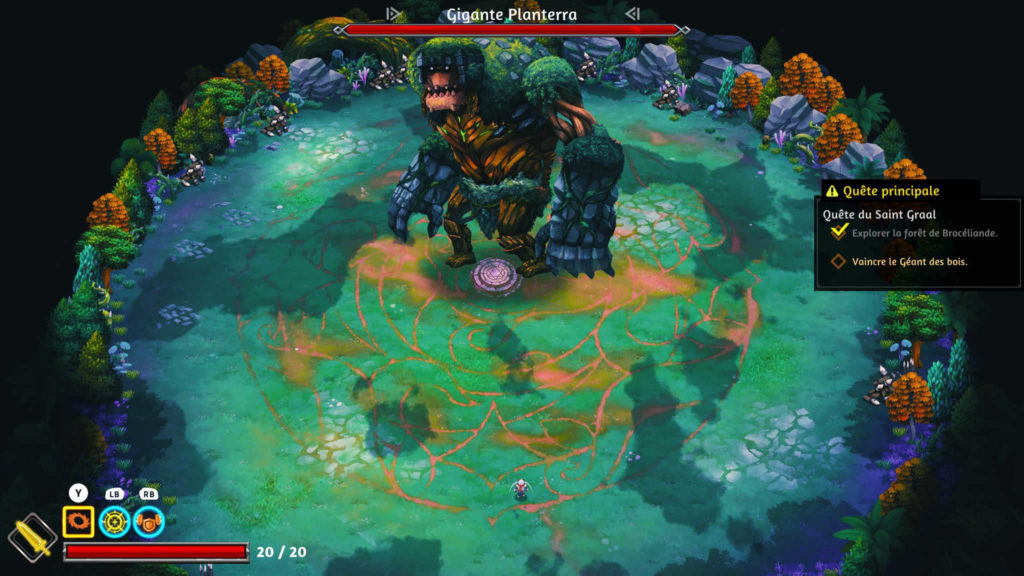1024x576 pixels.
Task: Select the golden sword weapon slot
Action: pyautogui.click(x=32, y=539)
